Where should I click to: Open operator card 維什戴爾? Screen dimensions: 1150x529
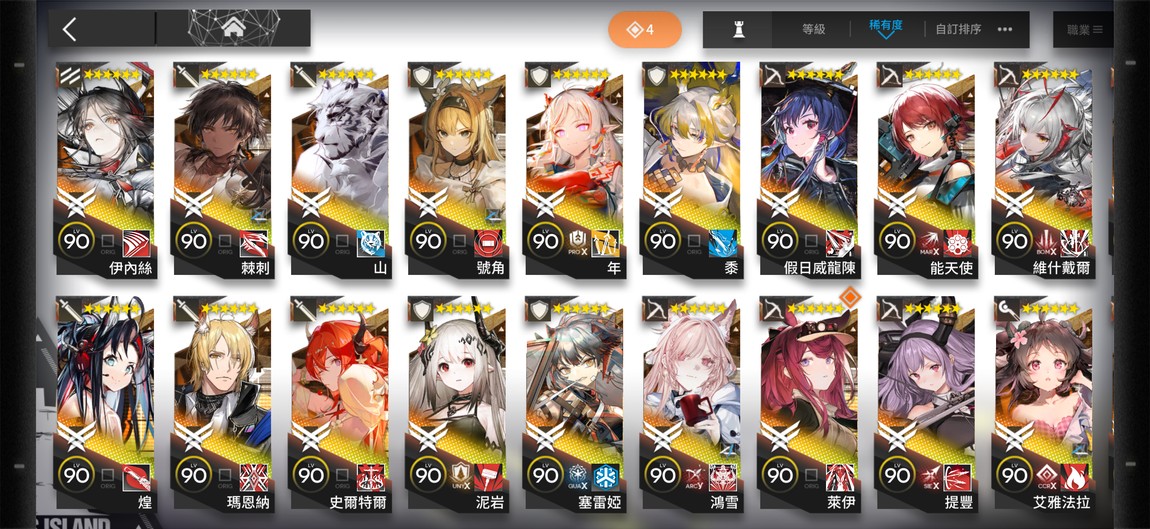[1041, 167]
